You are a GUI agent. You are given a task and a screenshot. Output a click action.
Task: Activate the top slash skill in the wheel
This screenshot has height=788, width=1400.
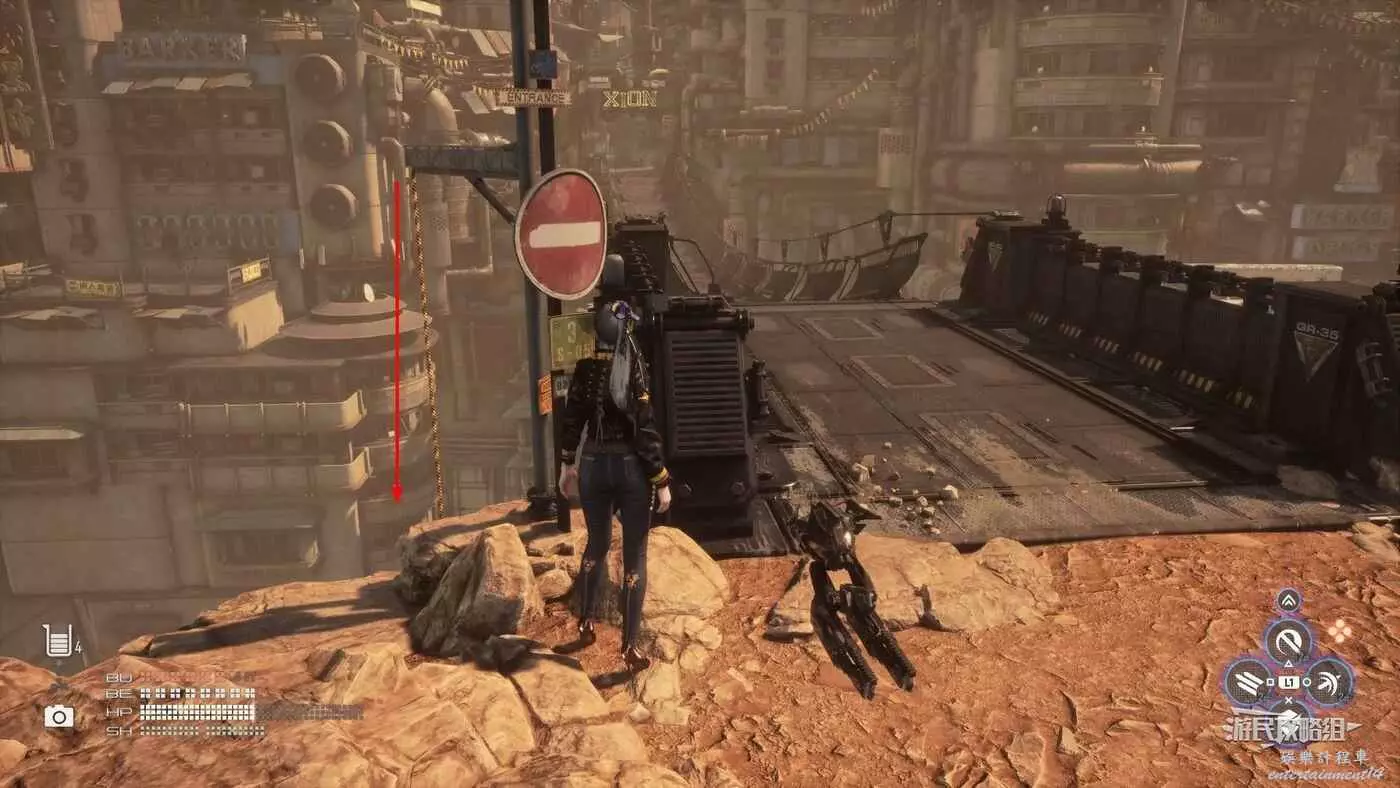[1288, 640]
